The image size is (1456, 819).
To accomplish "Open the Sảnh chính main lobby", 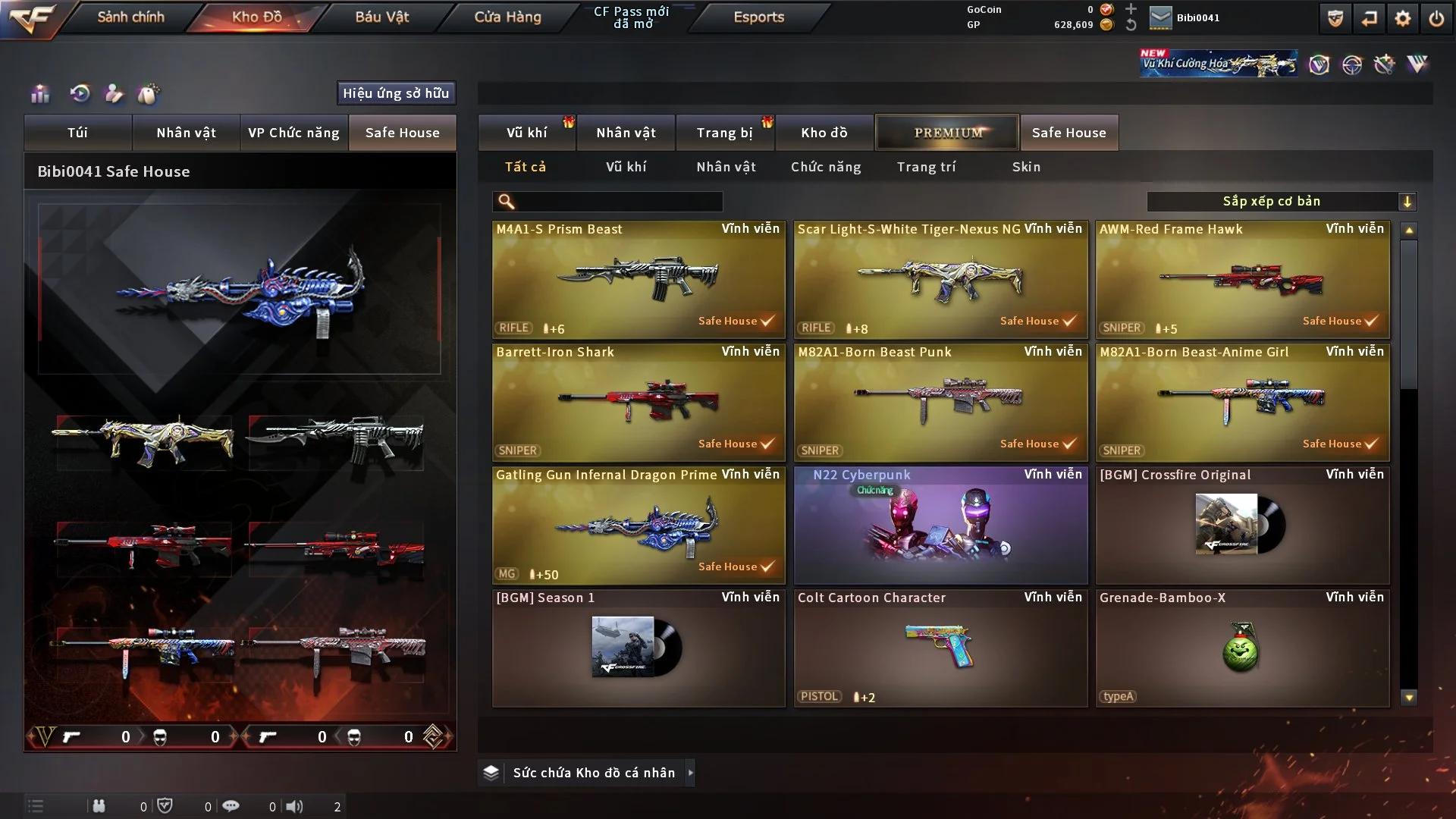I will [x=130, y=17].
